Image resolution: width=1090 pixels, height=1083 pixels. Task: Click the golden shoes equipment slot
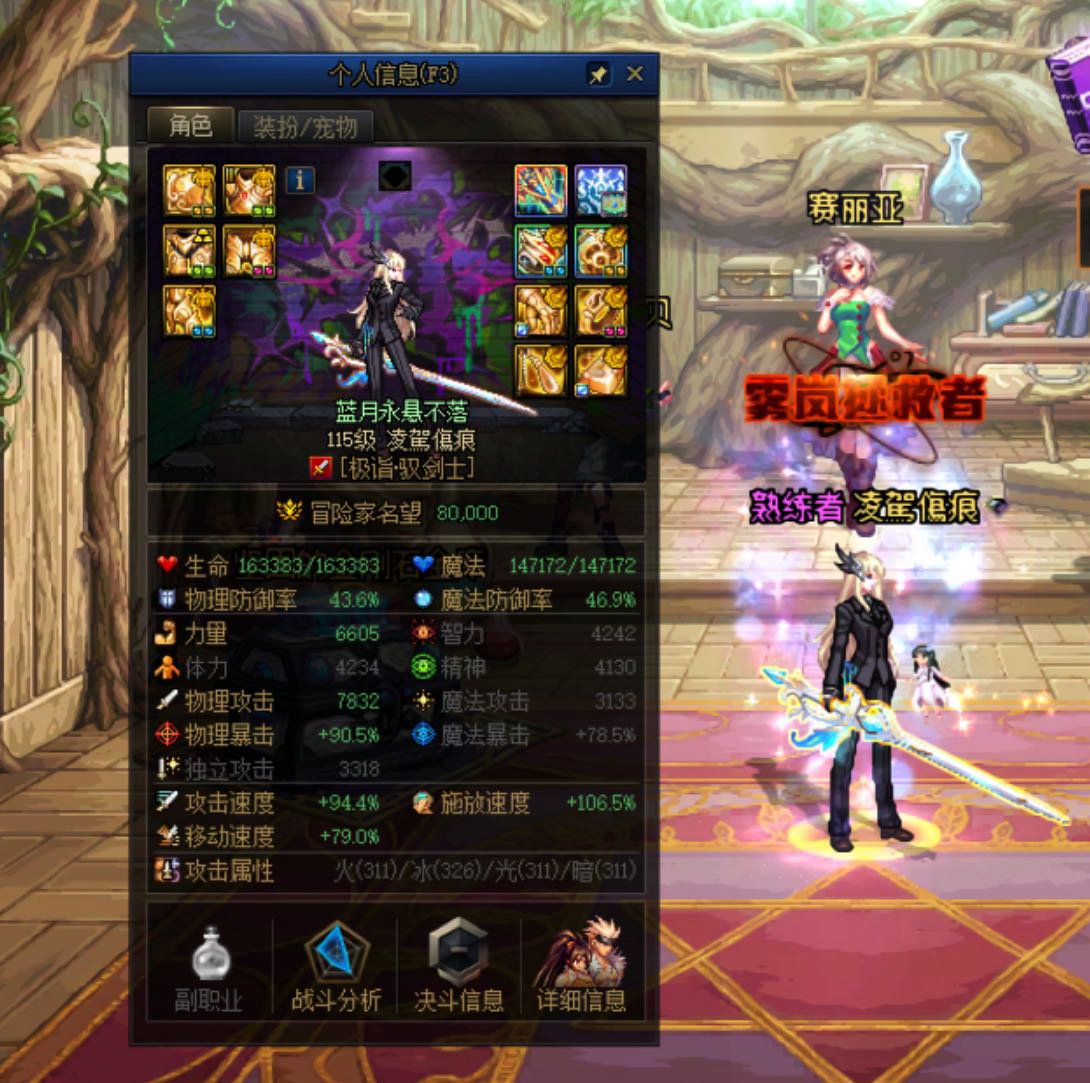coord(189,311)
